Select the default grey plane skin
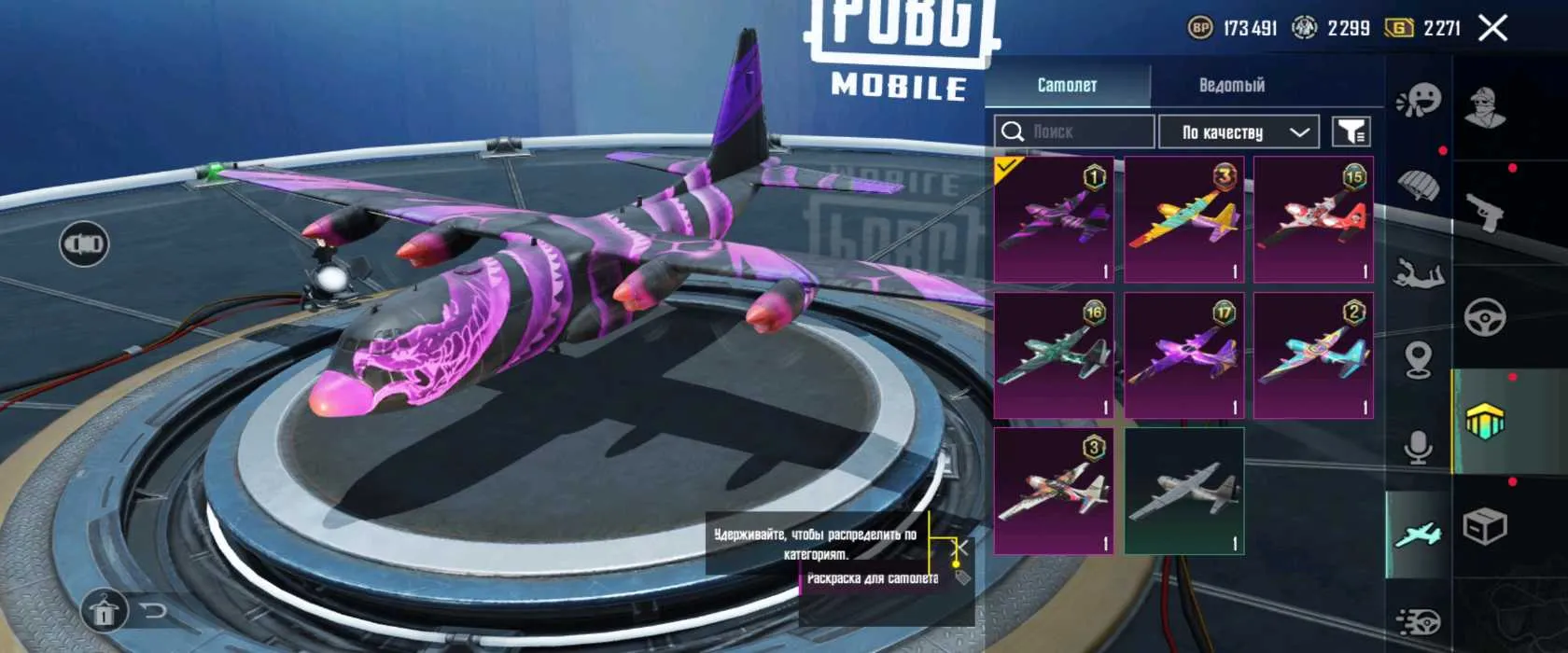1568x653 pixels. tap(1183, 491)
